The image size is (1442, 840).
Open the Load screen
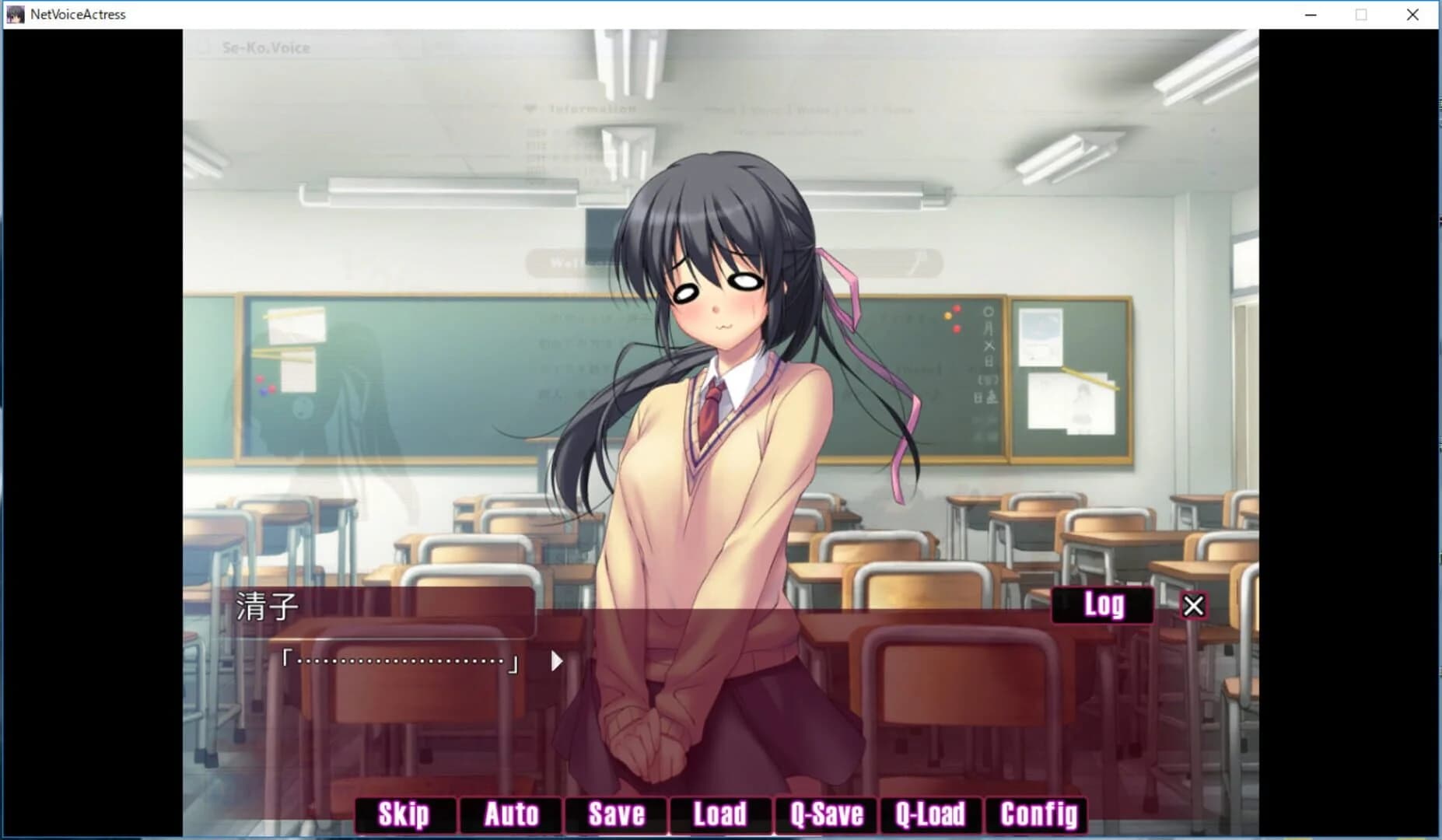coord(719,814)
